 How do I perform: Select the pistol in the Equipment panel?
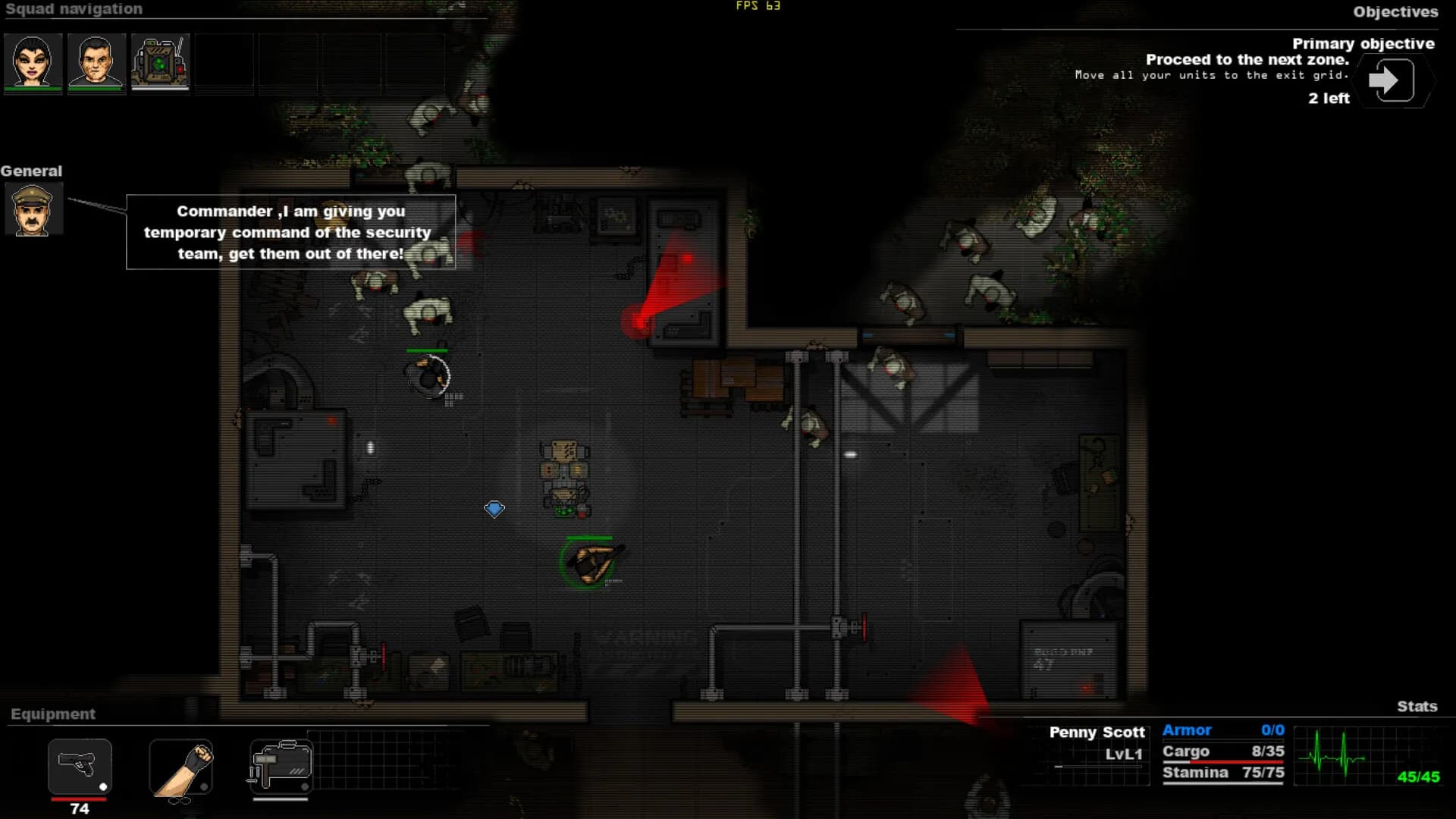79,767
